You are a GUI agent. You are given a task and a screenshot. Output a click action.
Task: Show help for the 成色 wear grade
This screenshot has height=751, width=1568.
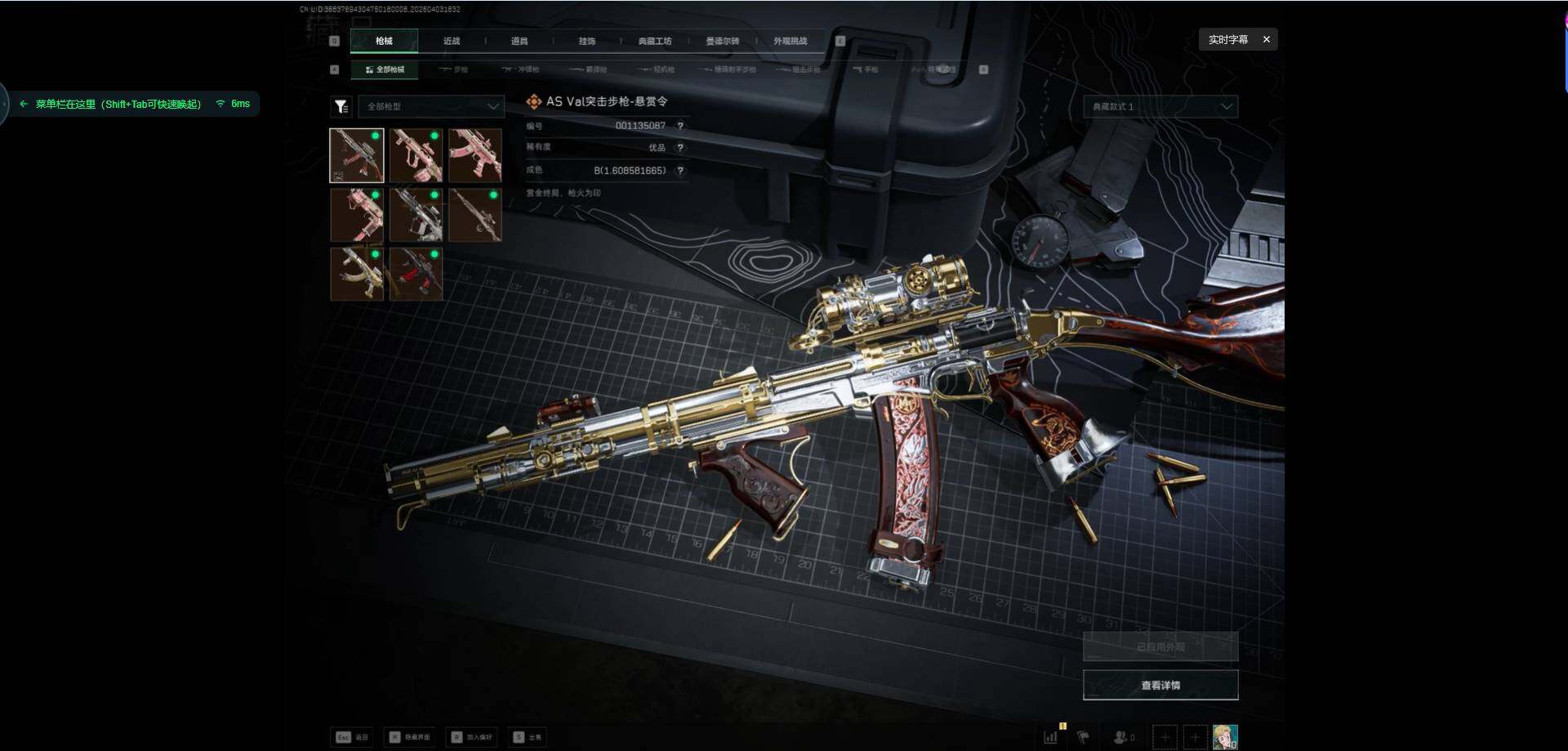click(x=680, y=171)
